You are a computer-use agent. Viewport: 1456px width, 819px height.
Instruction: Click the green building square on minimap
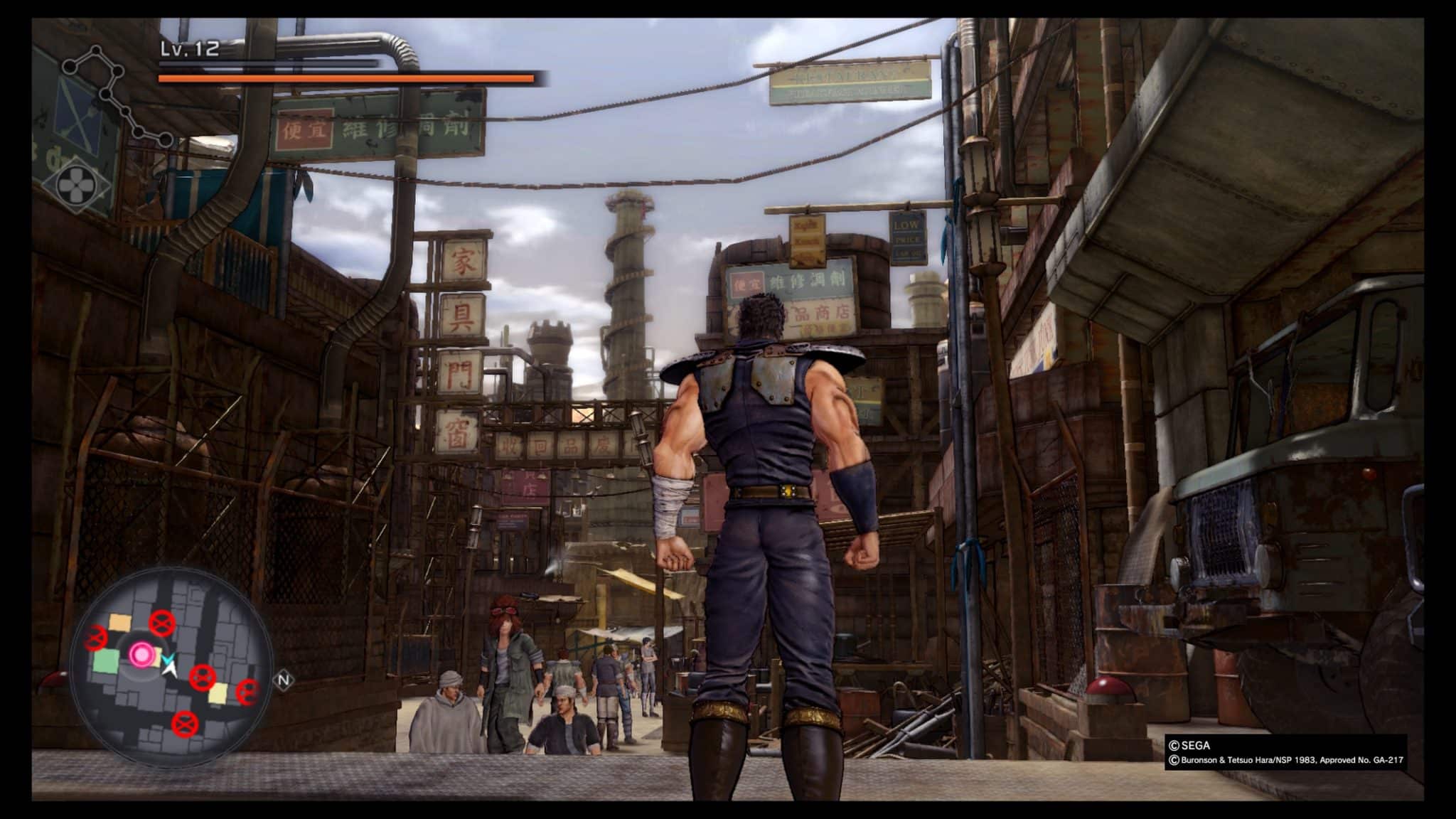pos(106,661)
